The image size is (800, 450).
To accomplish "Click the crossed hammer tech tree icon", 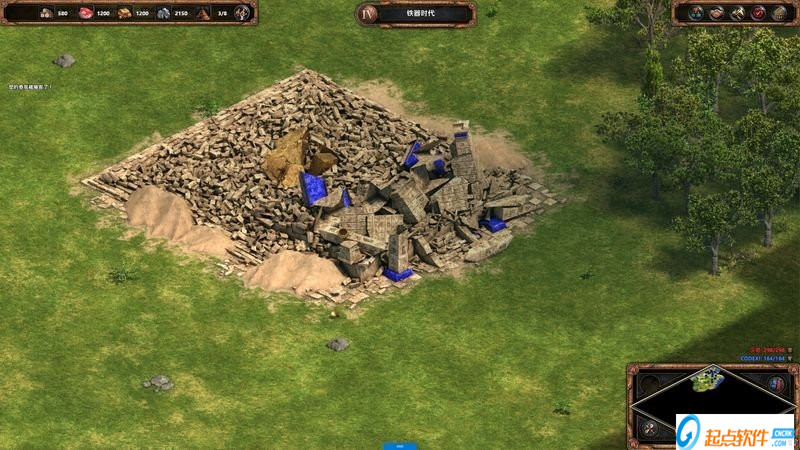I will [x=737, y=13].
